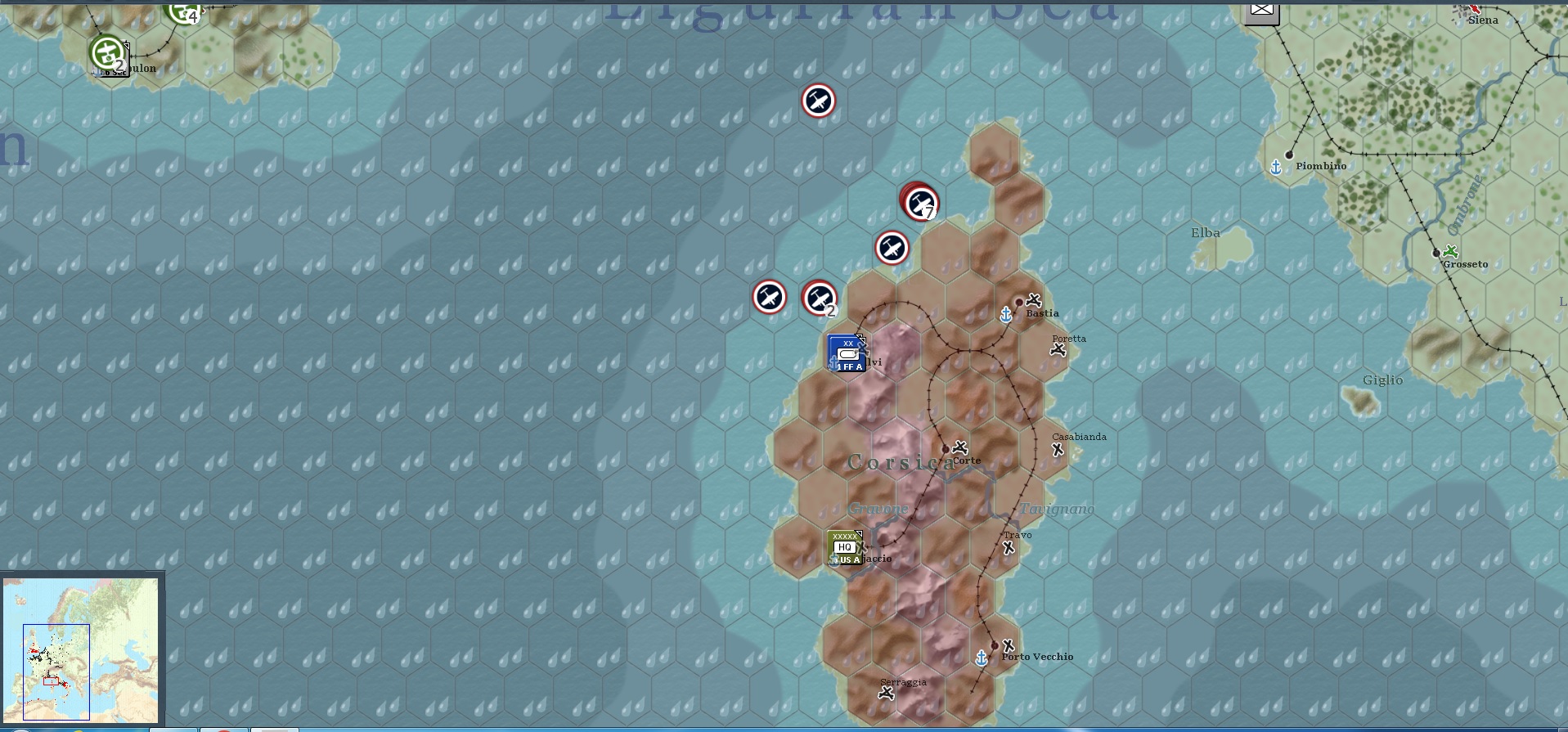This screenshot has height=732, width=1568.
Task: Select the 1 FF A division counter at Calvi
Action: (847, 353)
